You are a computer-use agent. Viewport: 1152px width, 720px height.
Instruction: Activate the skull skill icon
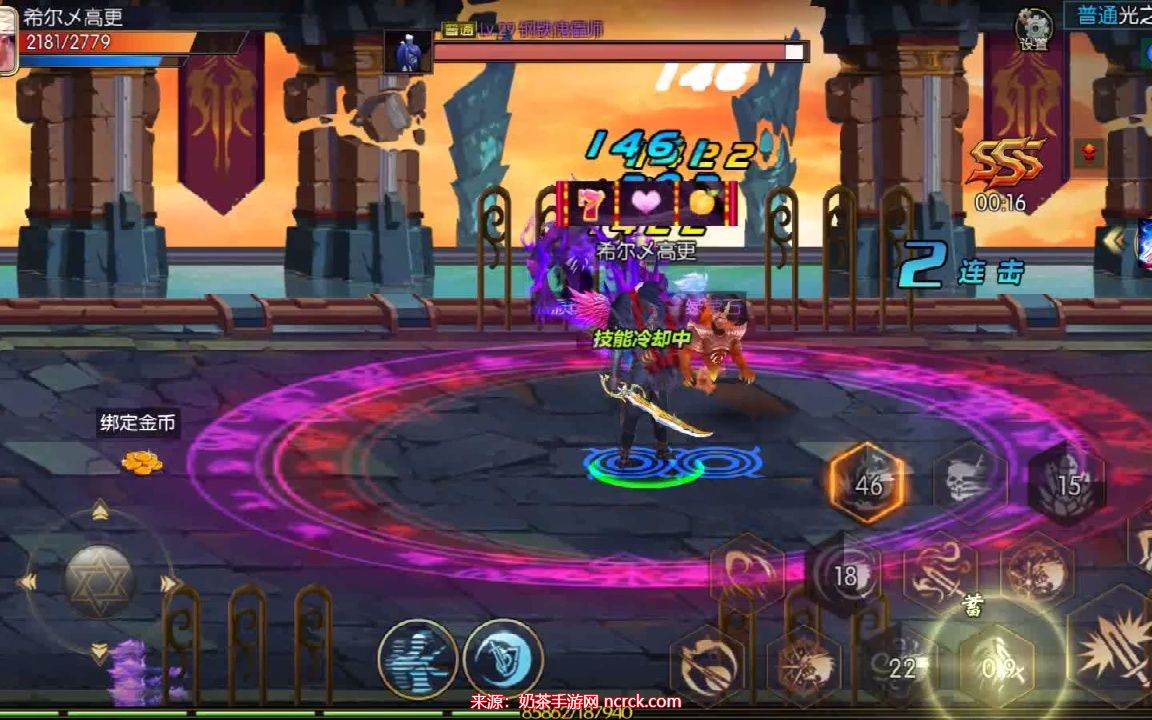(x=969, y=482)
